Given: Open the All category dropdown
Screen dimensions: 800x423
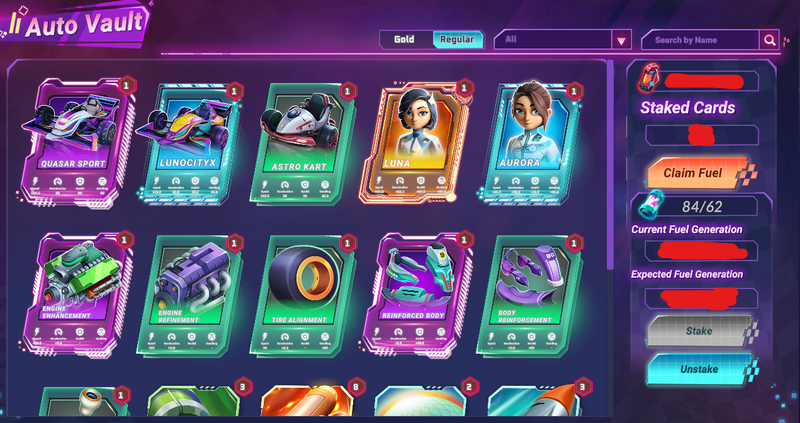Looking at the screenshot, I should coord(565,40).
